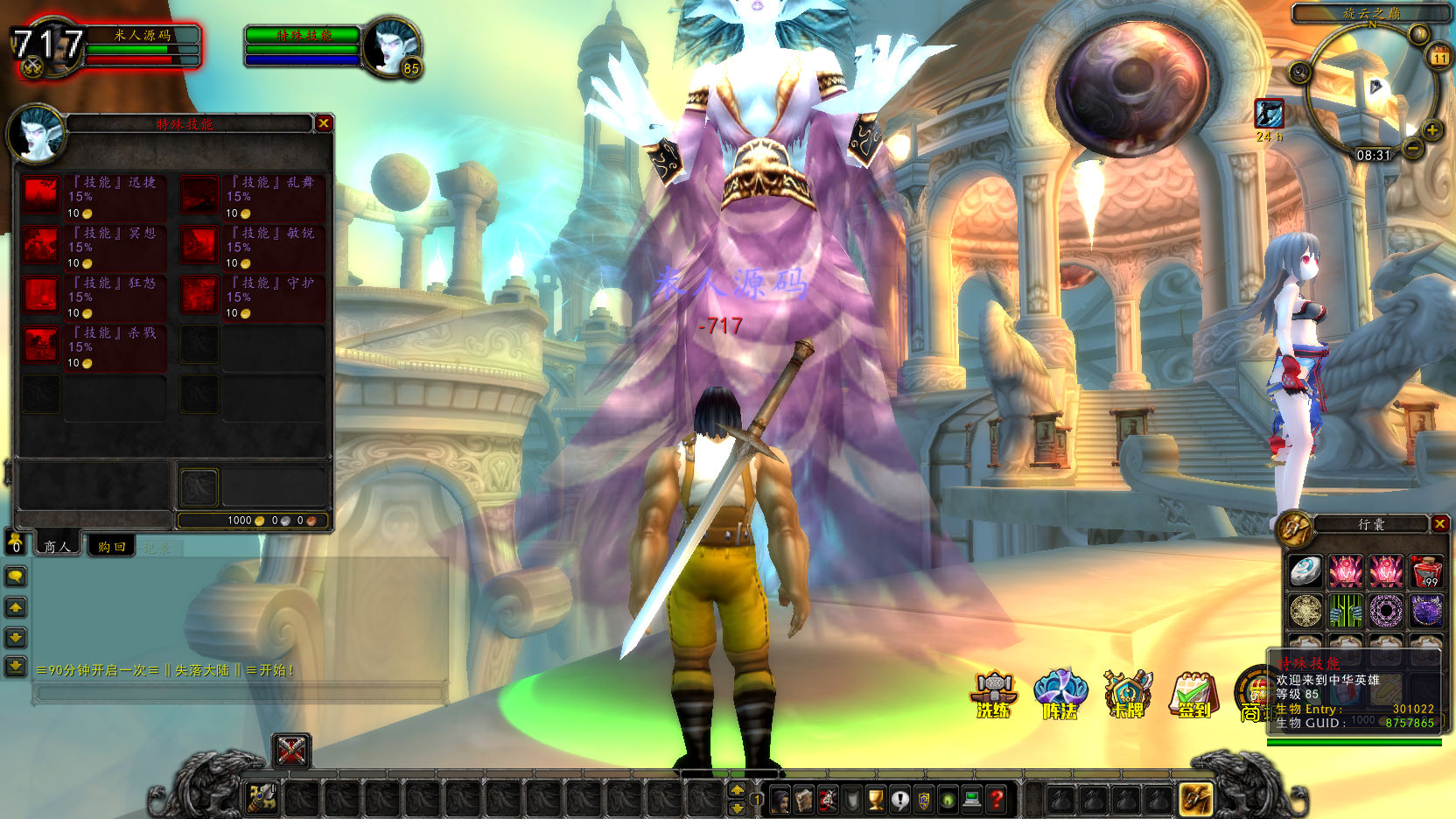Image resolution: width=1456 pixels, height=819 pixels.
Task: Purchase the 冥想 skill item
Action: point(41,246)
